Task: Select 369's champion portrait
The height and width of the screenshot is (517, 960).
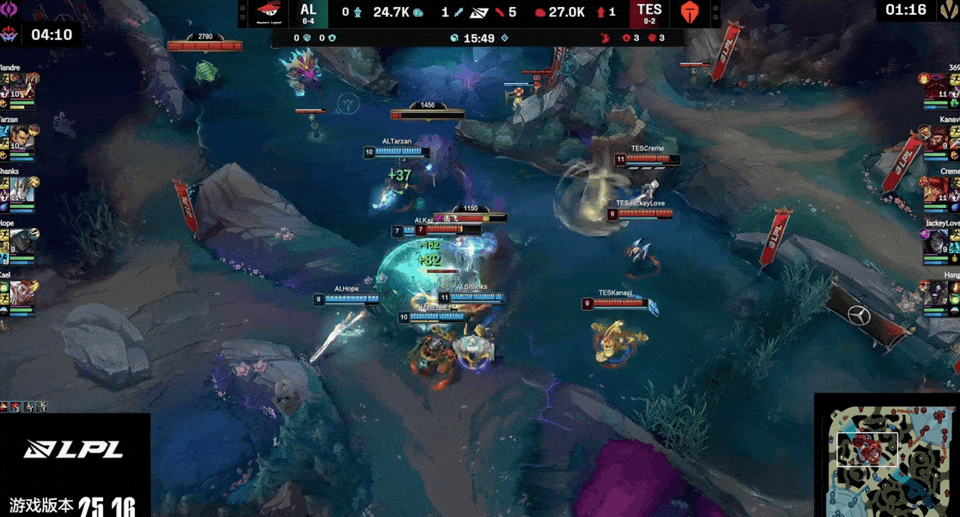Action: 937,87
